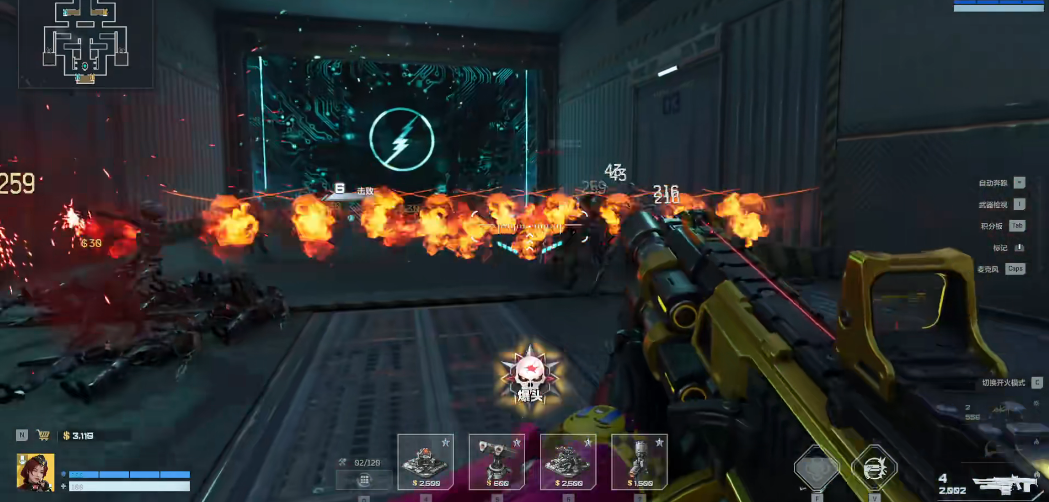Trigger the circular emblem hexagon skill
This screenshot has height=502, width=1049.
pos(874,469)
